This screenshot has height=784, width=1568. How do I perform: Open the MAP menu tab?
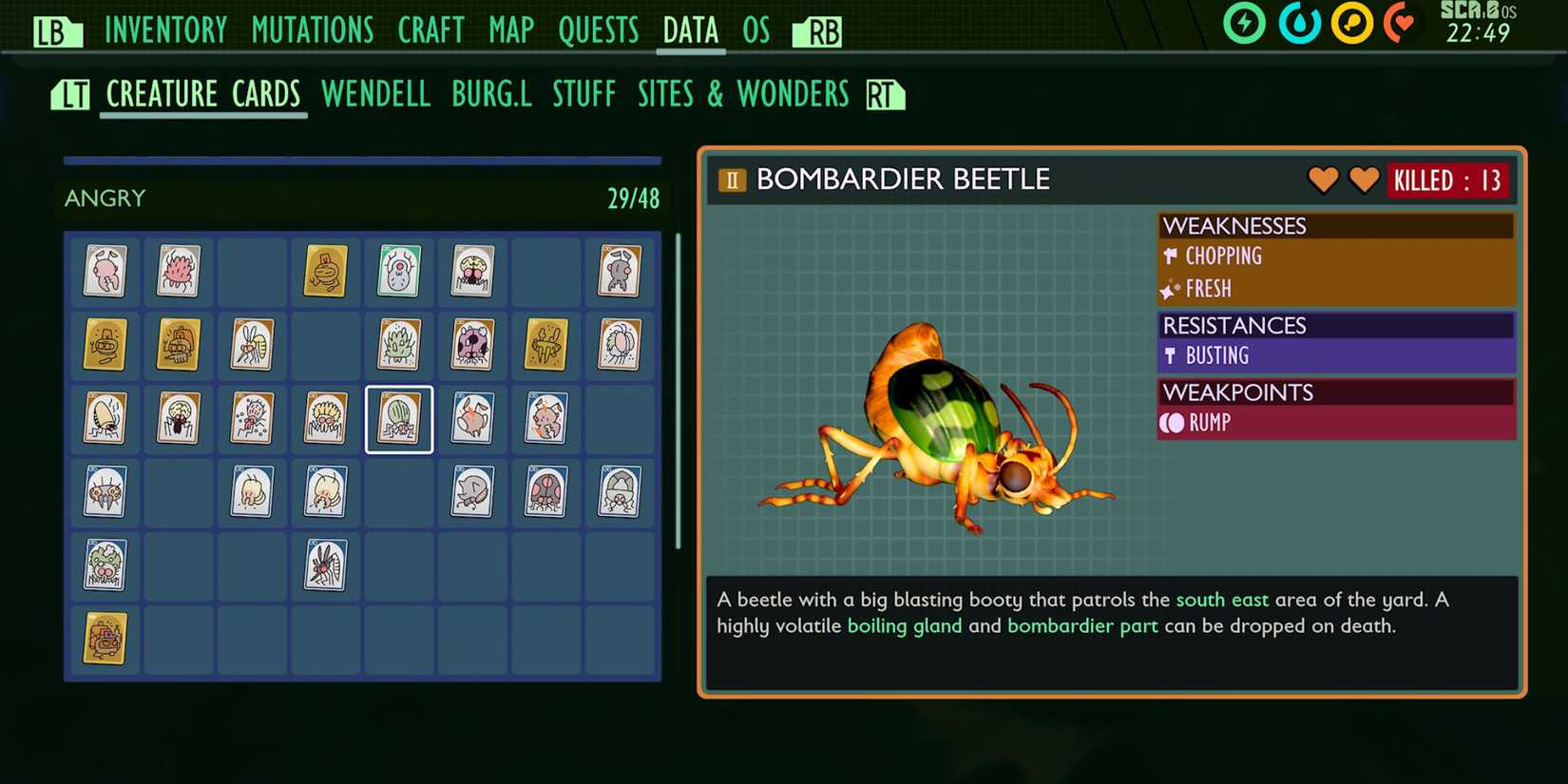pos(510,29)
